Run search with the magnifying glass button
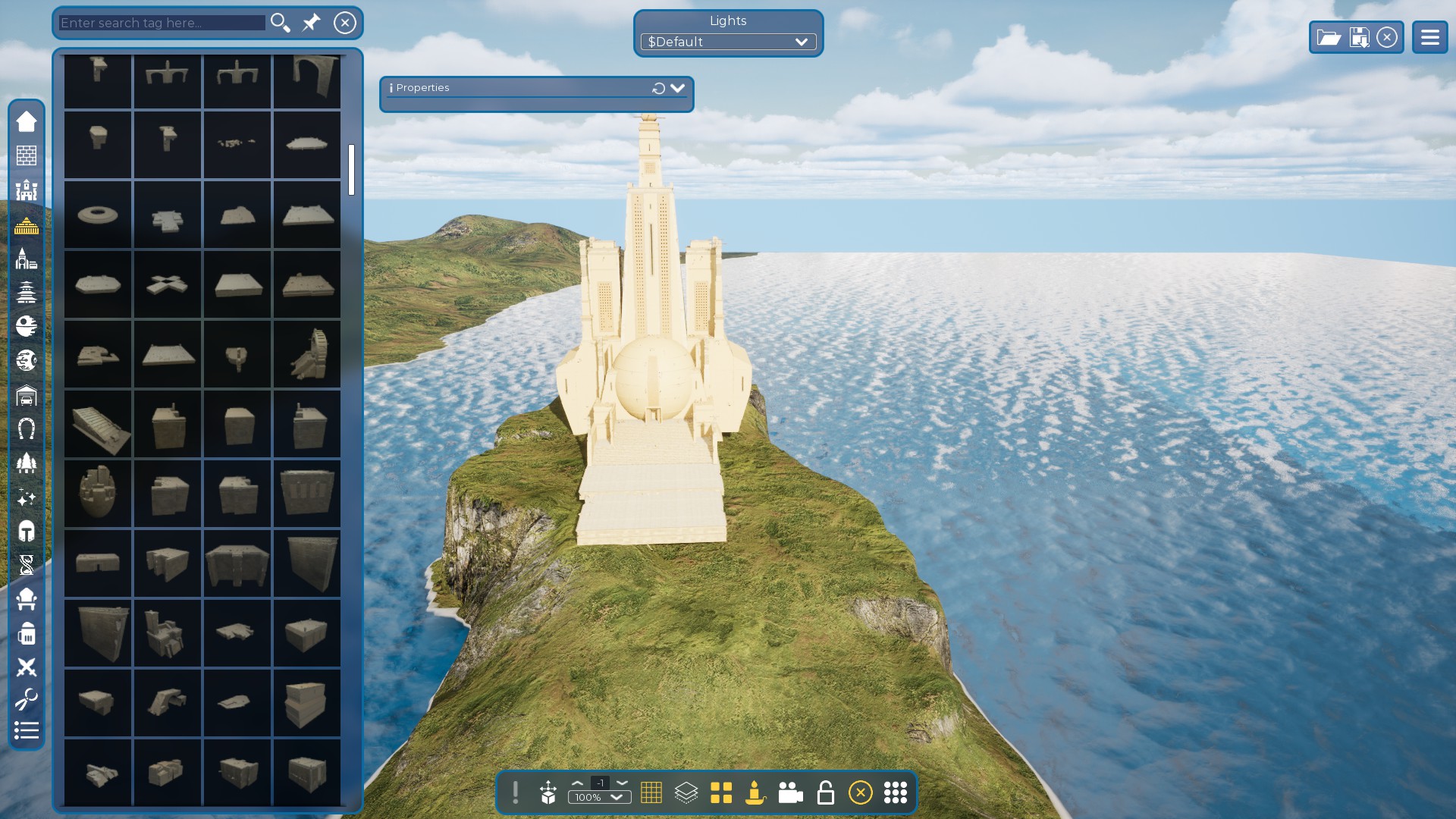The width and height of the screenshot is (1456, 819). click(x=280, y=23)
